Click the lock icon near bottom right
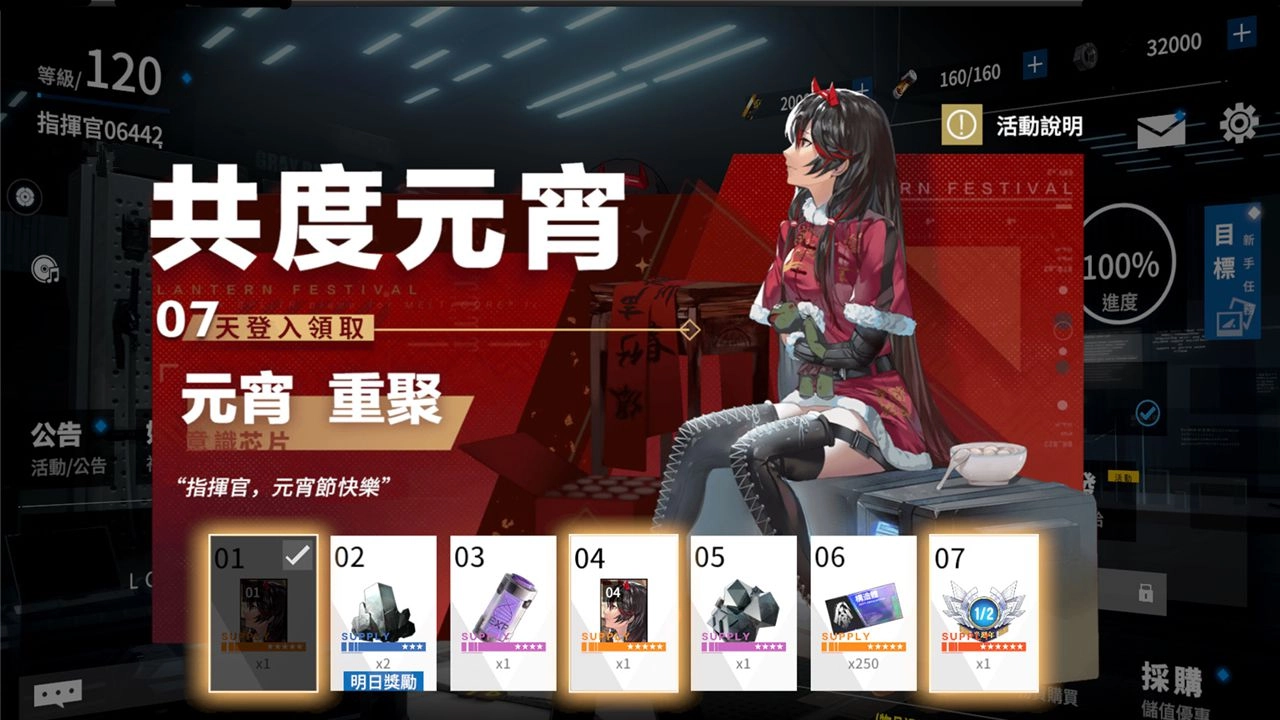This screenshot has width=1280, height=720. click(x=1146, y=592)
